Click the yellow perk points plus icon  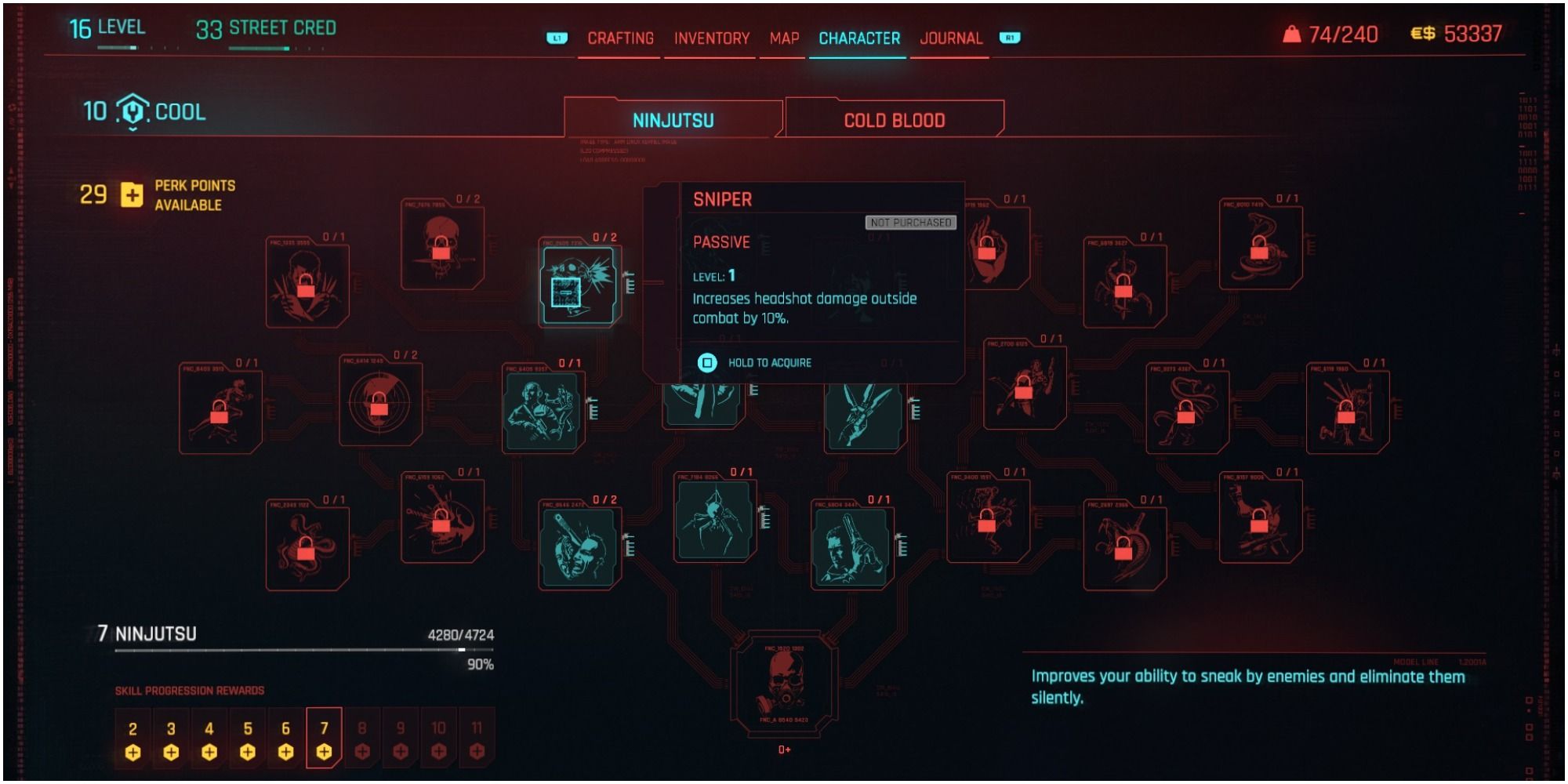tap(131, 196)
